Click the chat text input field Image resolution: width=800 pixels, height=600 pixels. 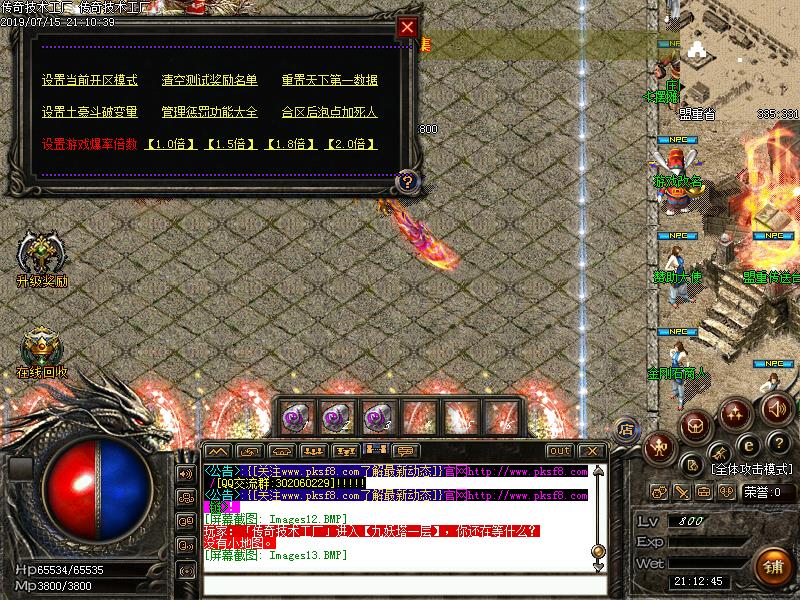tap(400, 583)
